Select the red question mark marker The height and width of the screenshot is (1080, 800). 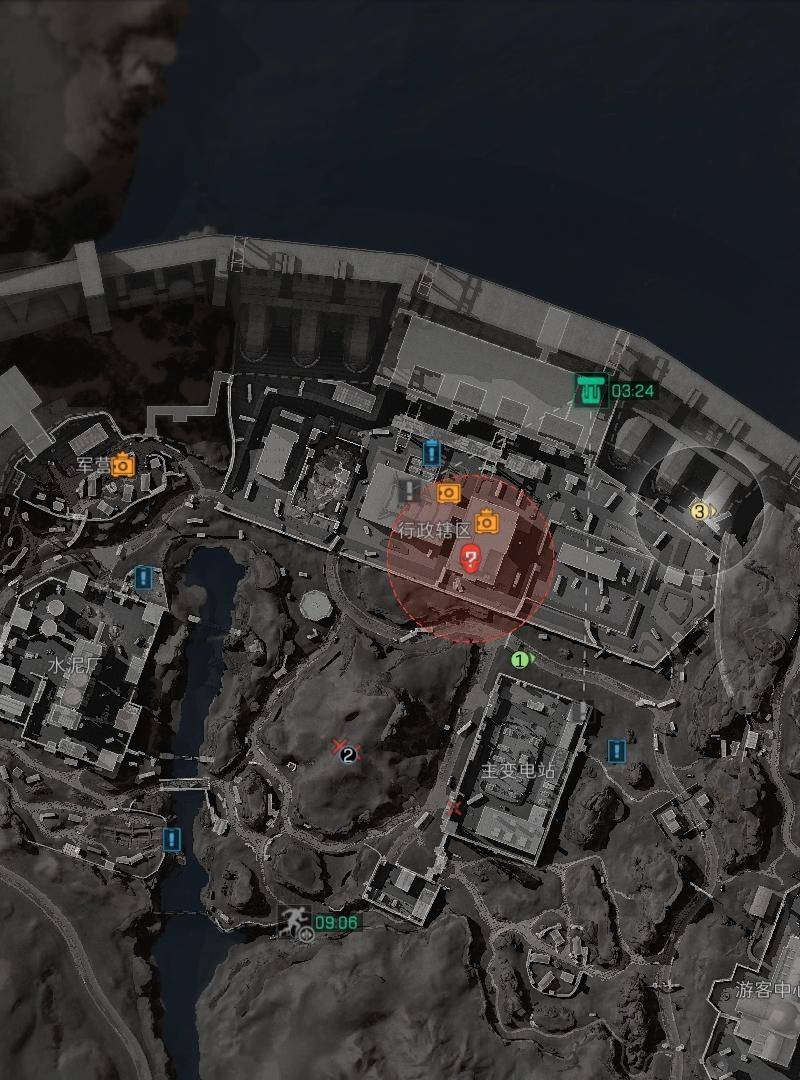[469, 558]
